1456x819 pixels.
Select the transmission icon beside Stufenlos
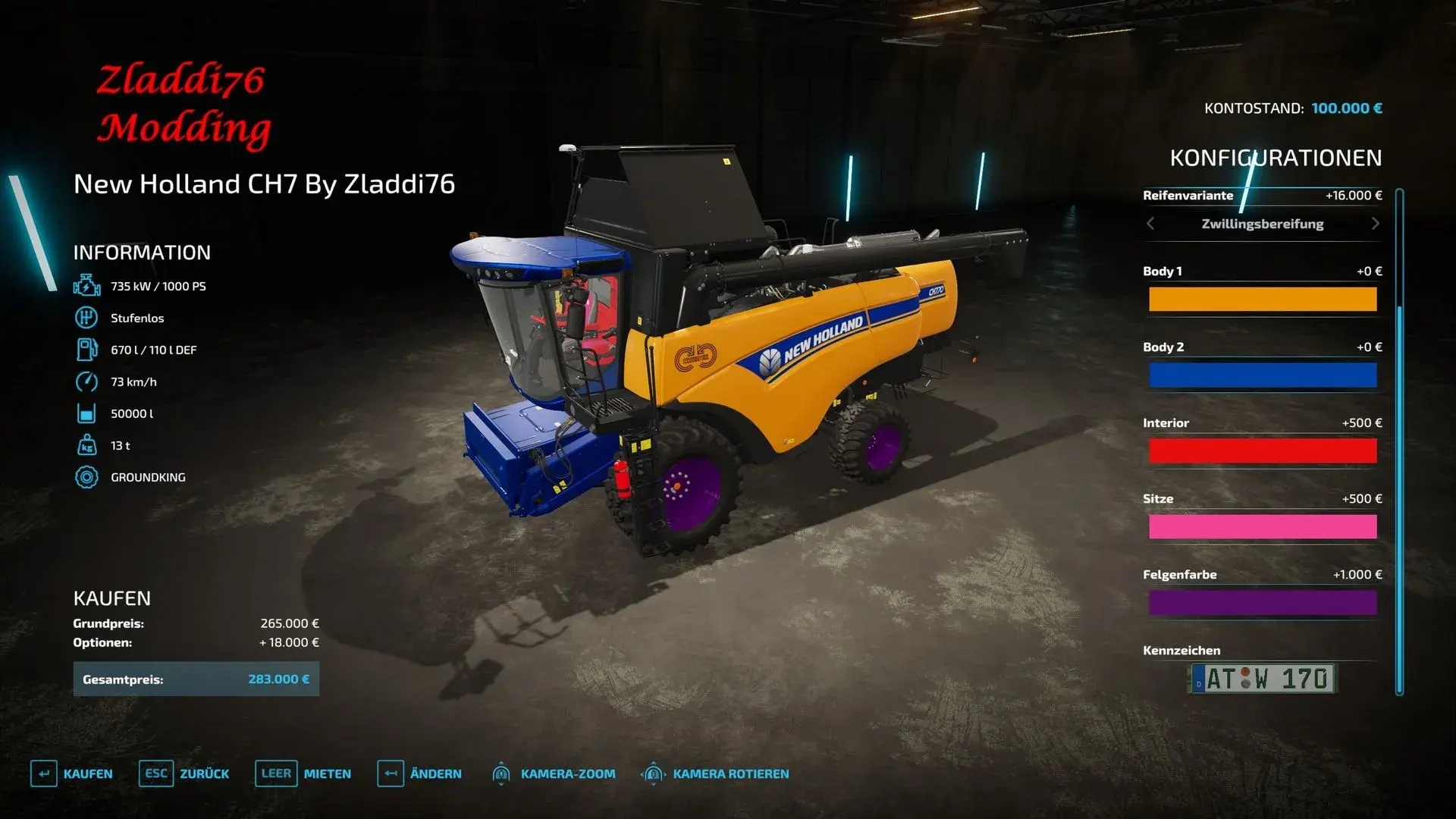coord(87,318)
